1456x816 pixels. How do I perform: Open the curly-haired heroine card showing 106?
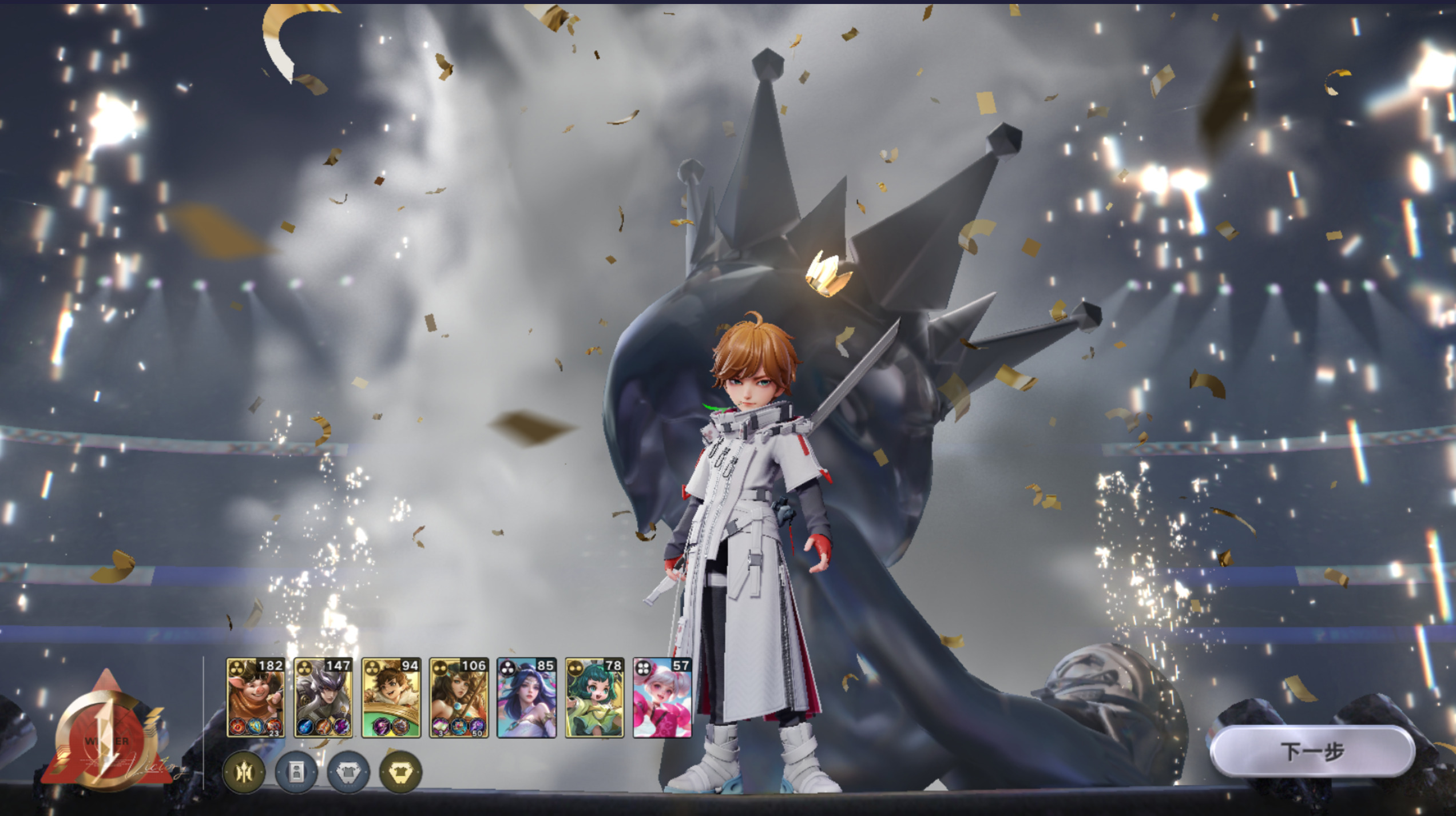459,698
